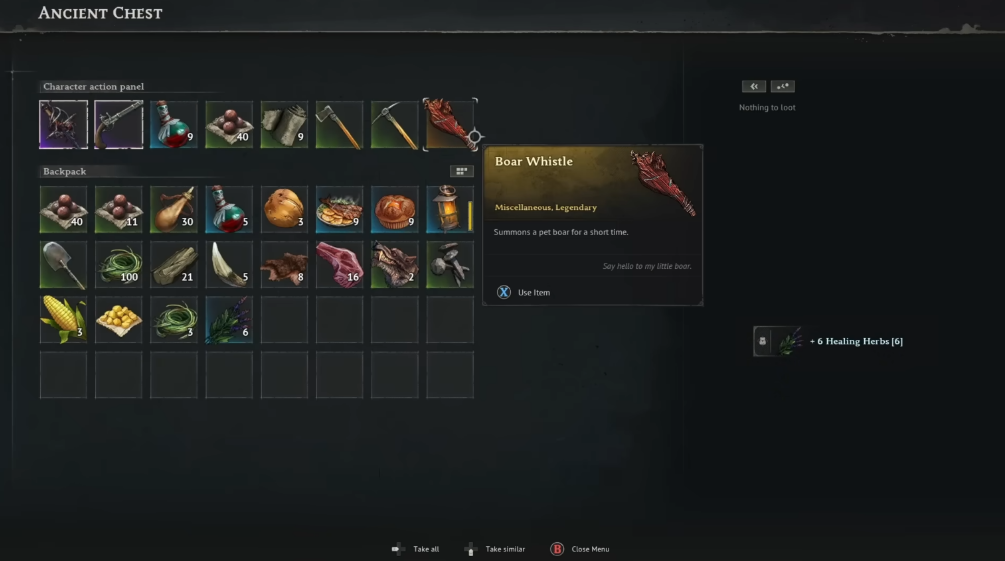Pick the powder flask stack of 30
The height and width of the screenshot is (561, 1005).
173,209
